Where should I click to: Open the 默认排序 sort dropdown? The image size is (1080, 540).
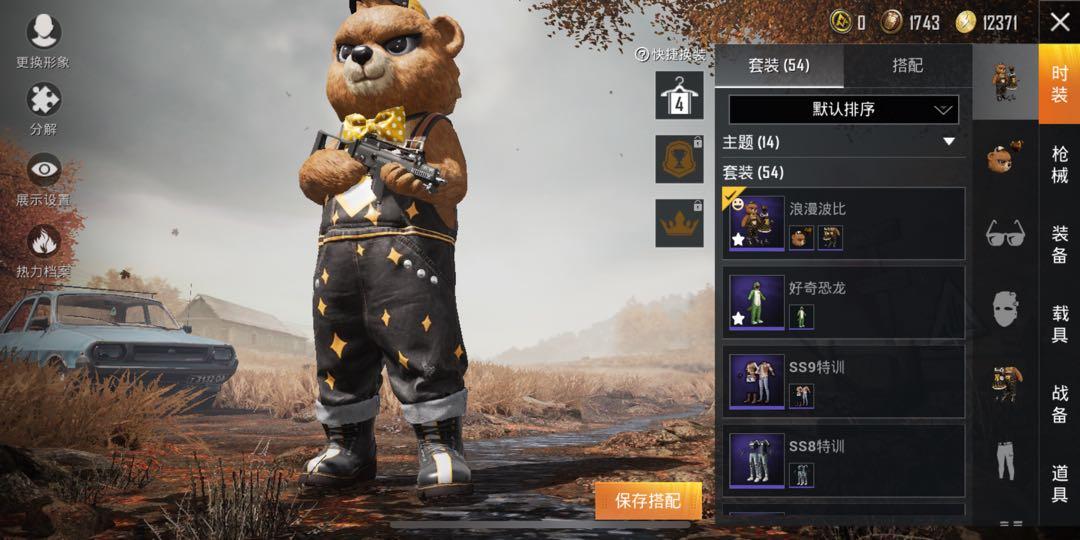click(x=843, y=109)
